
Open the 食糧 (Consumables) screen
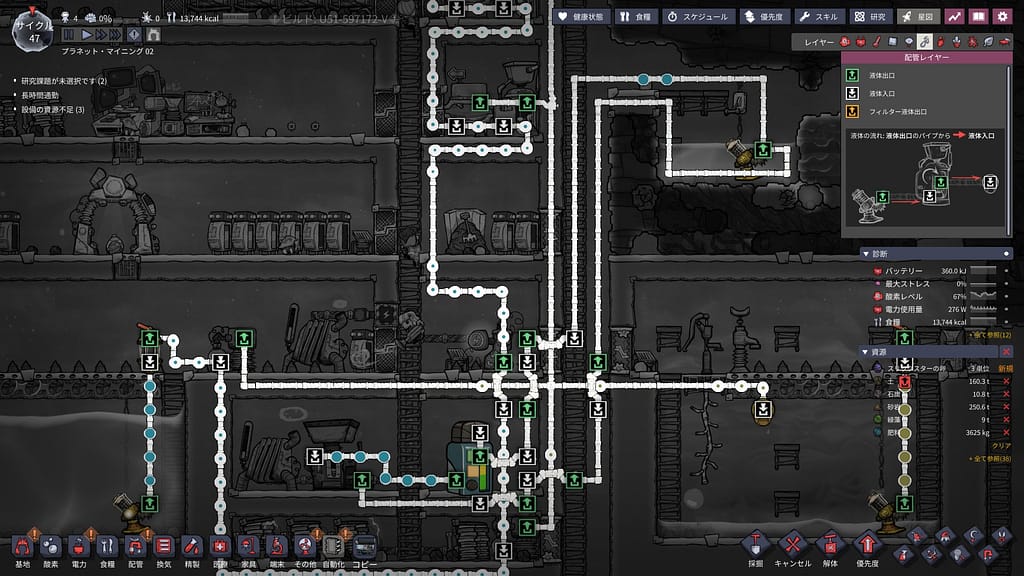pyautogui.click(x=635, y=17)
